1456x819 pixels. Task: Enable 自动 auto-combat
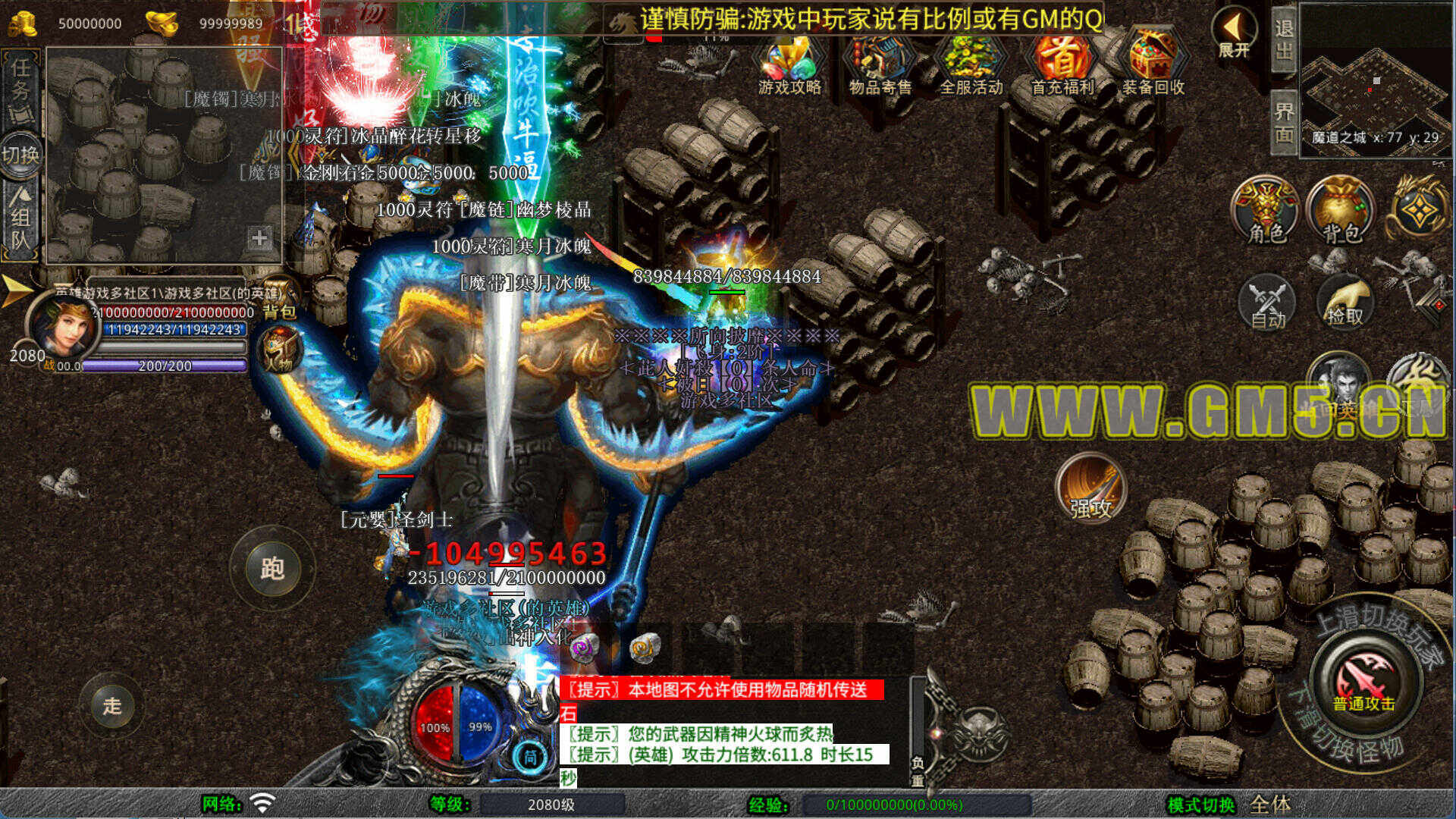coord(1267,303)
